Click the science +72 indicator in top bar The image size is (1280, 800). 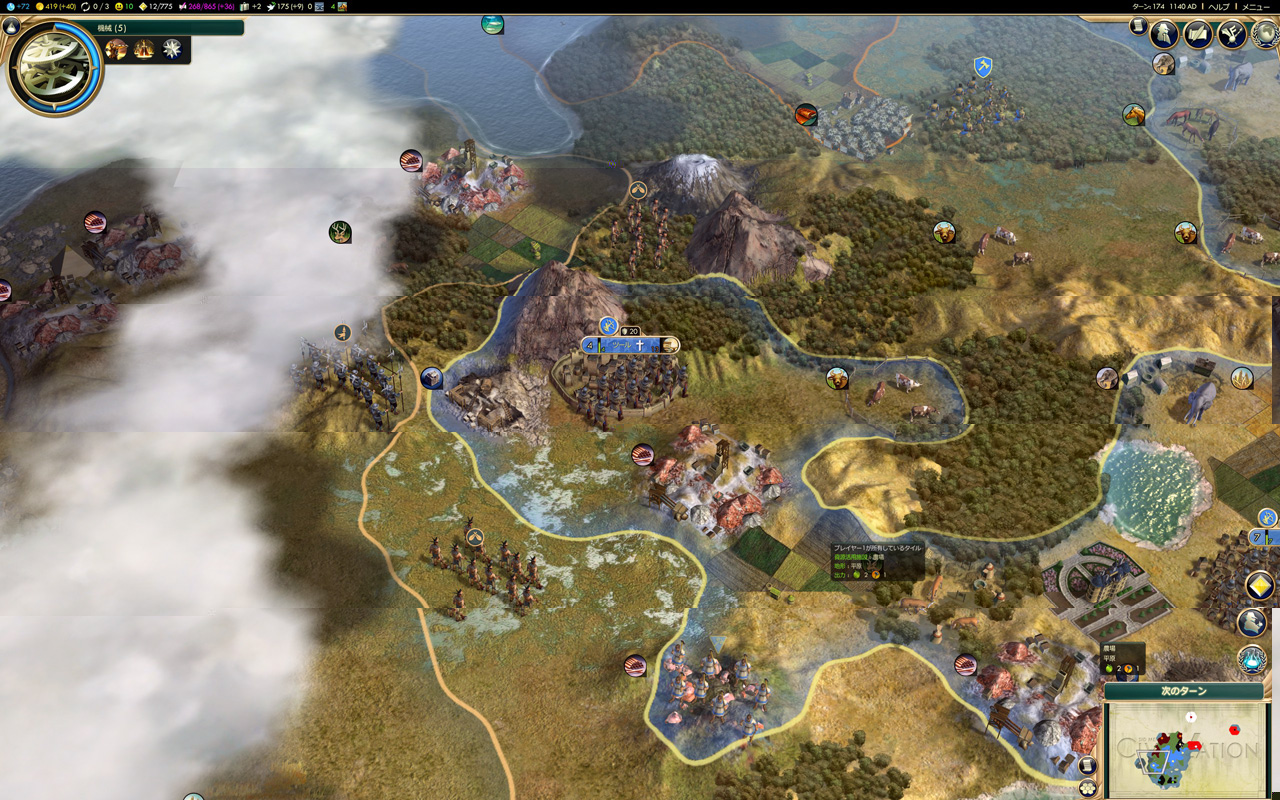coord(17,6)
